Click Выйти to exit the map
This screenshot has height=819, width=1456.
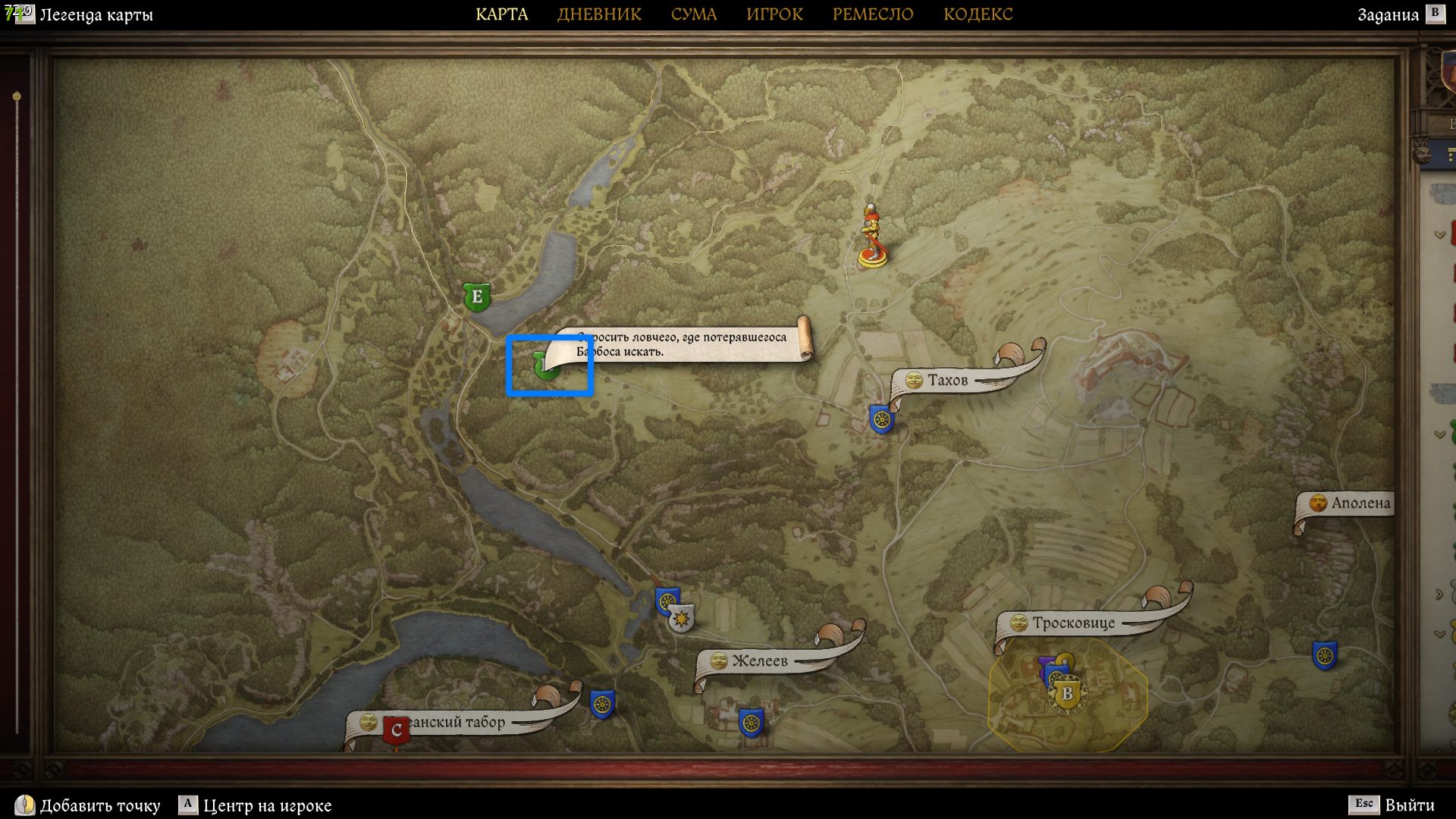1409,805
